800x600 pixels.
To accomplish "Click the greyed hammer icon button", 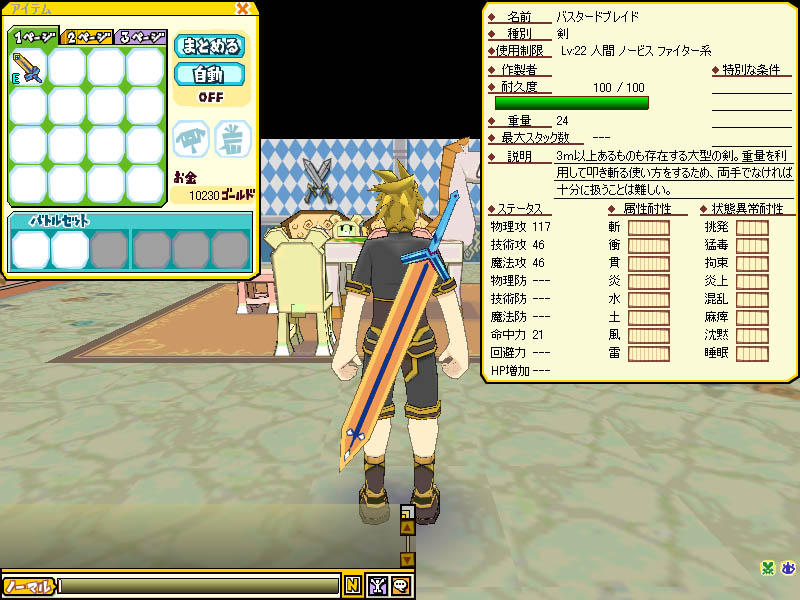I will coord(191,139).
